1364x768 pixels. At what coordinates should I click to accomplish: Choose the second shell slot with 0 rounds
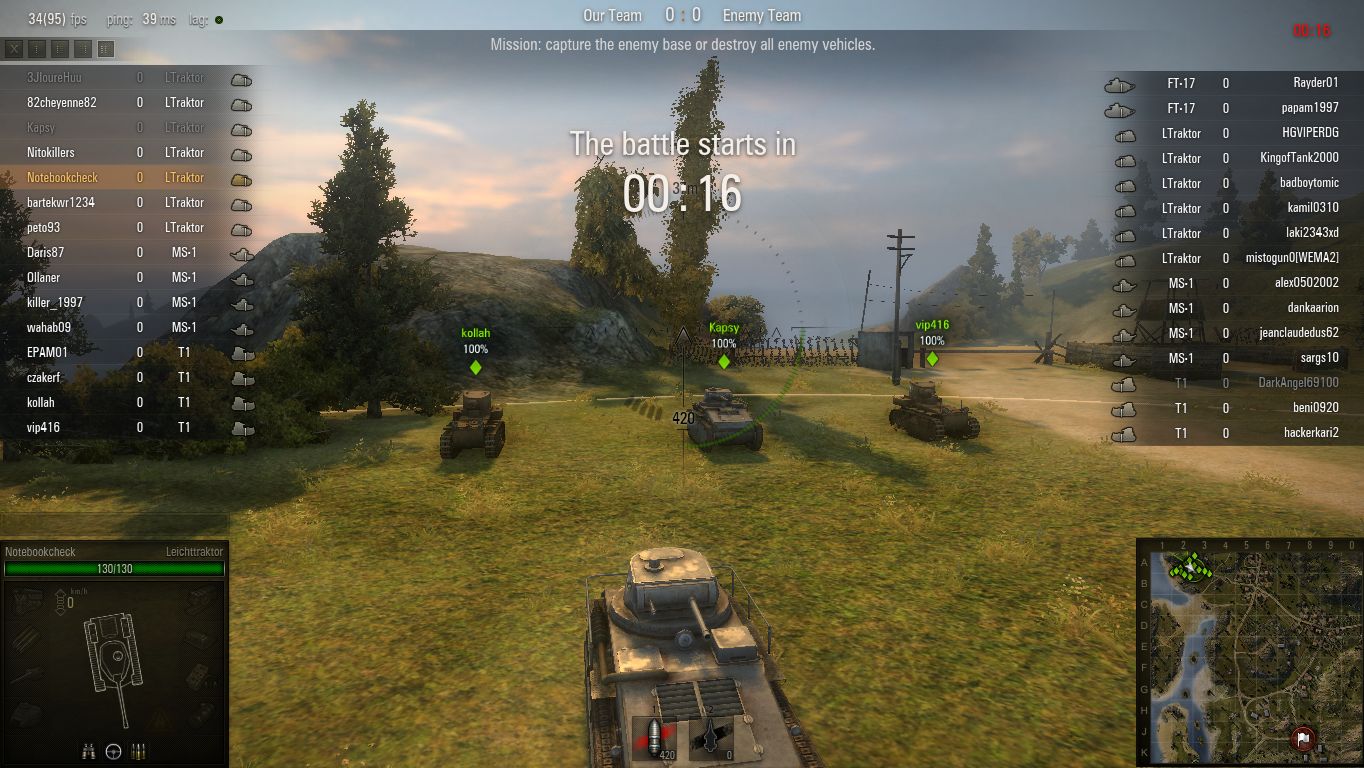coord(712,739)
